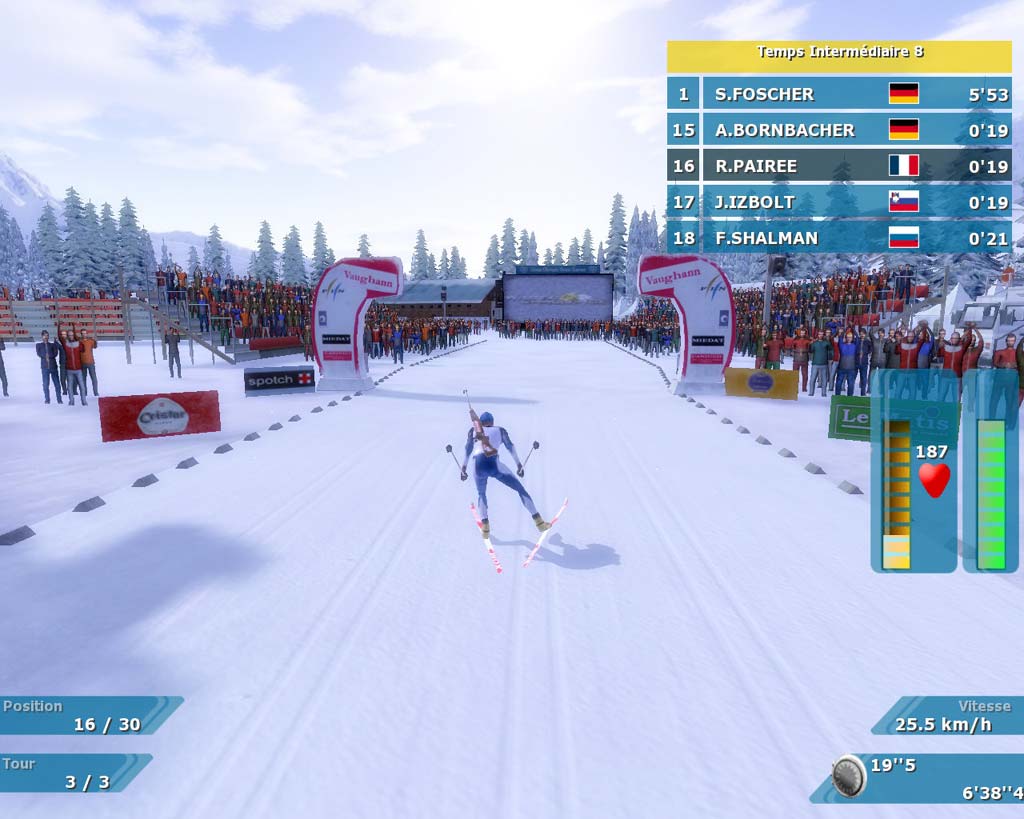Select S.FOSCHER row in the standings
The image size is (1024, 819).
click(840, 94)
